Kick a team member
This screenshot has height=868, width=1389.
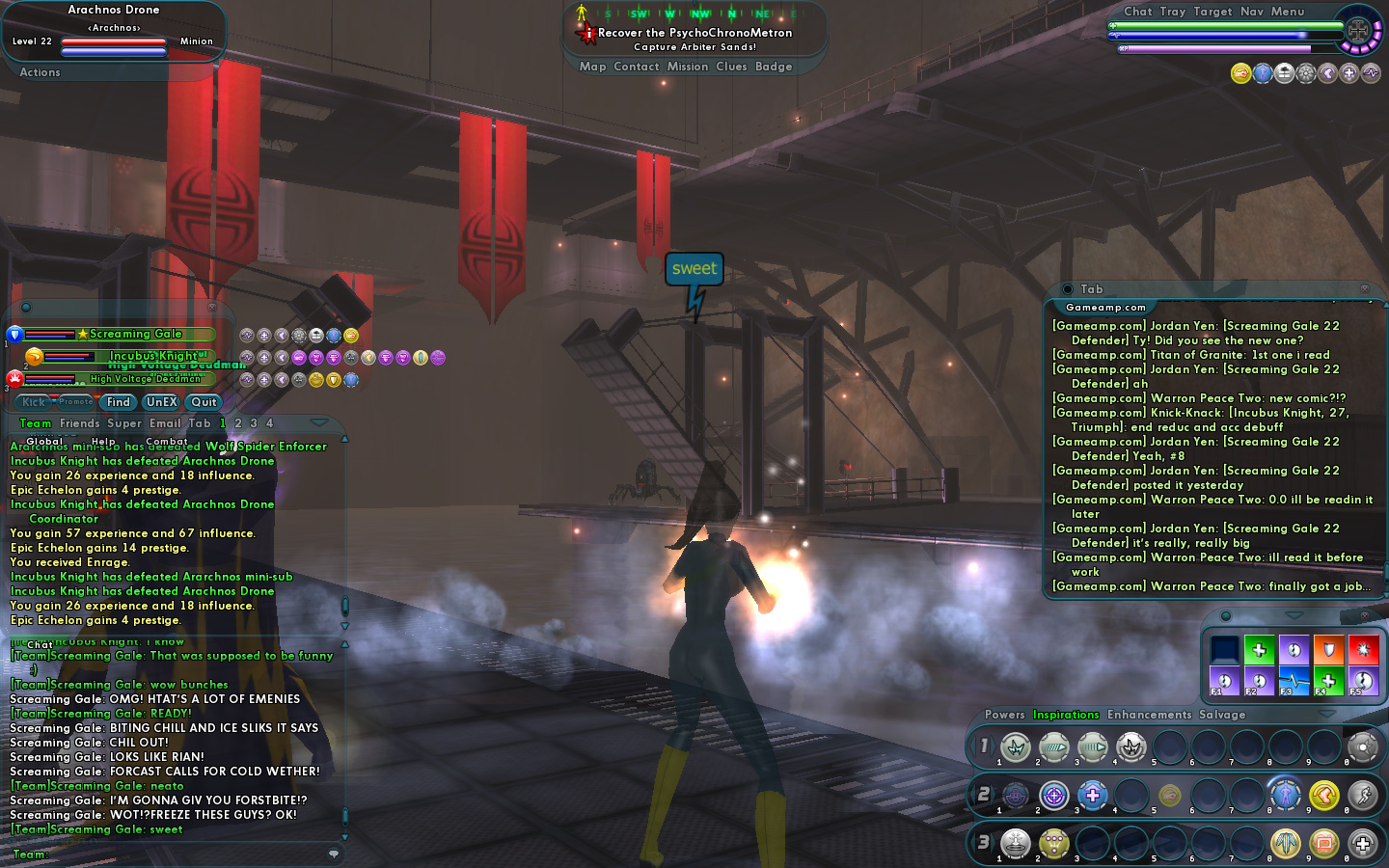34,402
